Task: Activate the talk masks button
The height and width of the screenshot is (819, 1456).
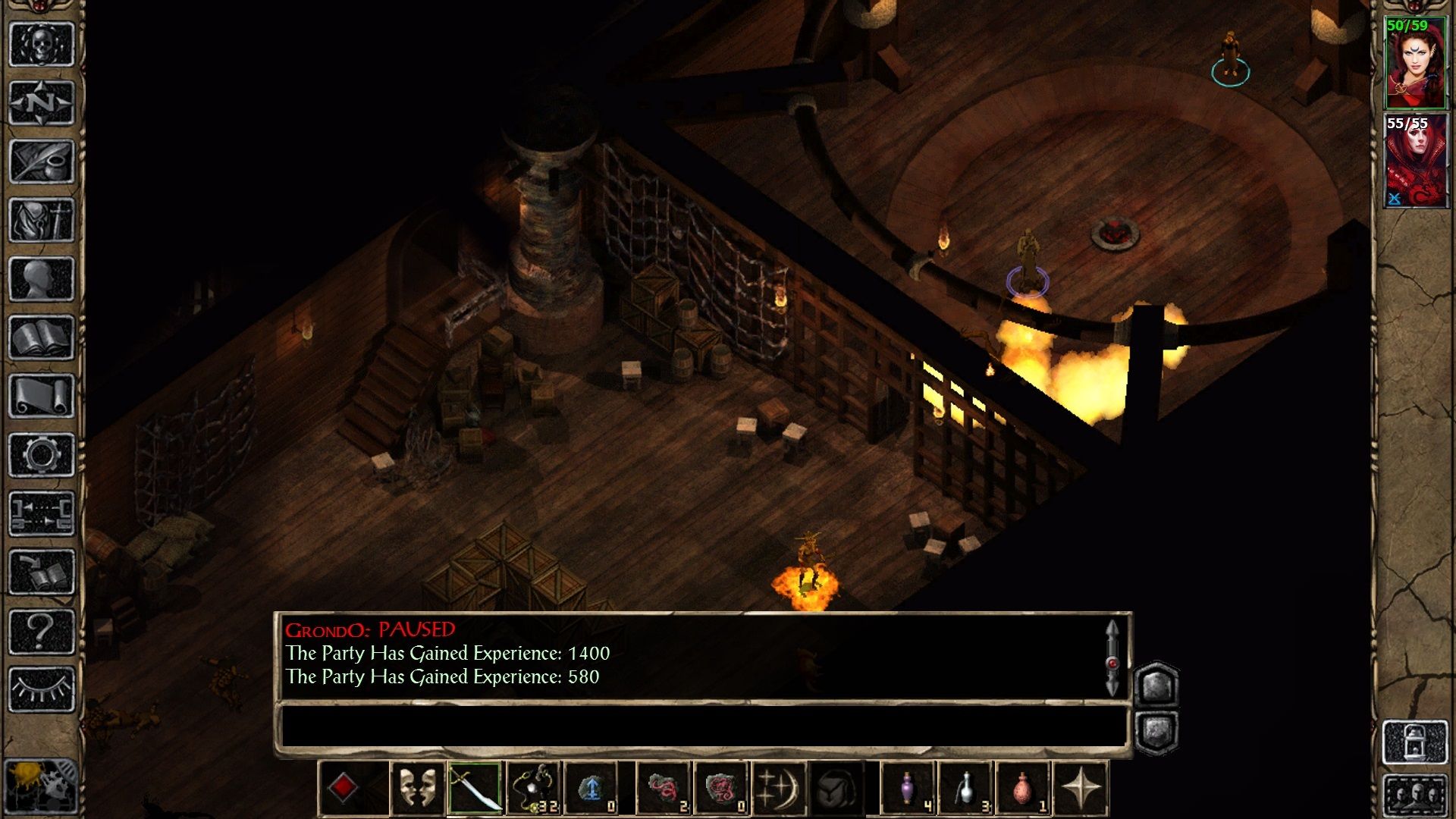Action: point(417,789)
